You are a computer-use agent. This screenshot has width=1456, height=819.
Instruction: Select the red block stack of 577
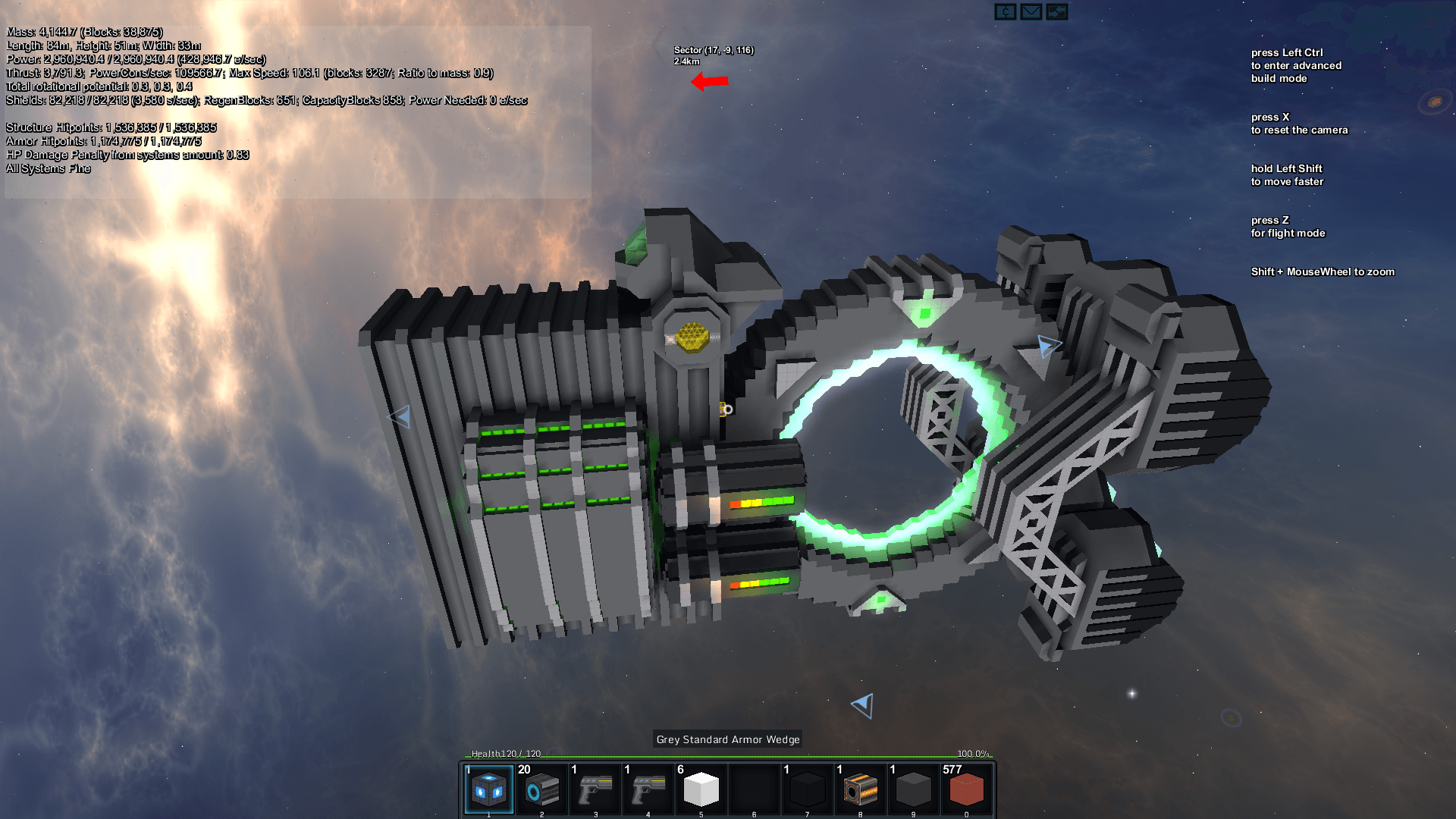967,789
